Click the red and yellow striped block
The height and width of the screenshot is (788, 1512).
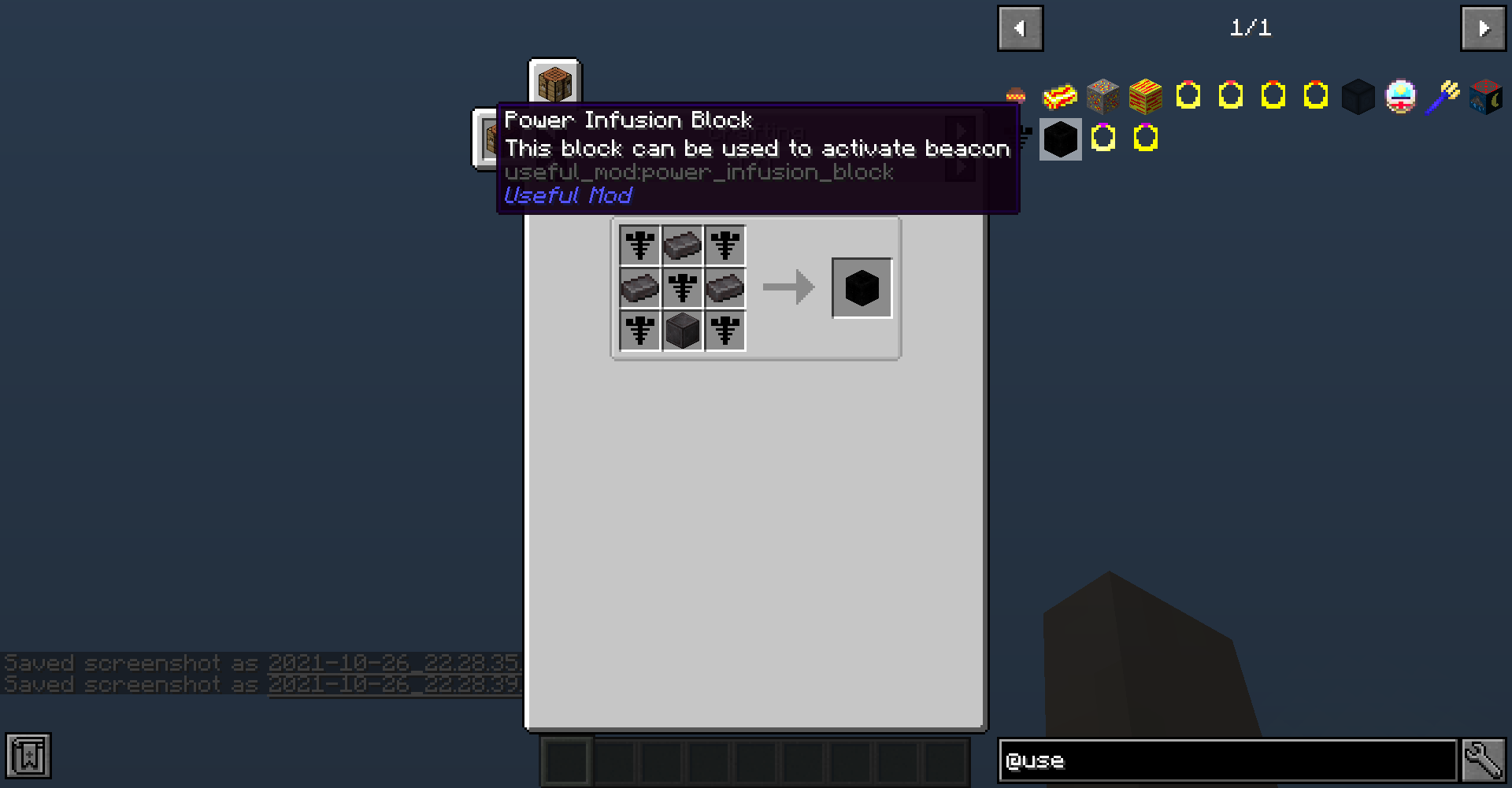(1146, 96)
